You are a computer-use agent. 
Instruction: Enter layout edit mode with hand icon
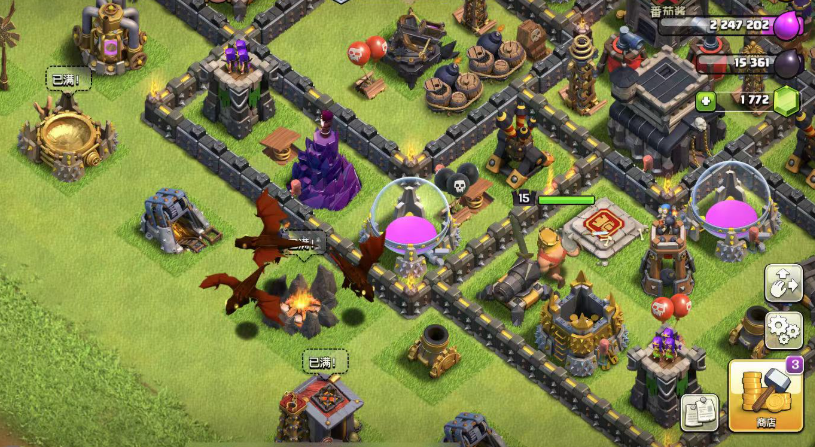(783, 284)
